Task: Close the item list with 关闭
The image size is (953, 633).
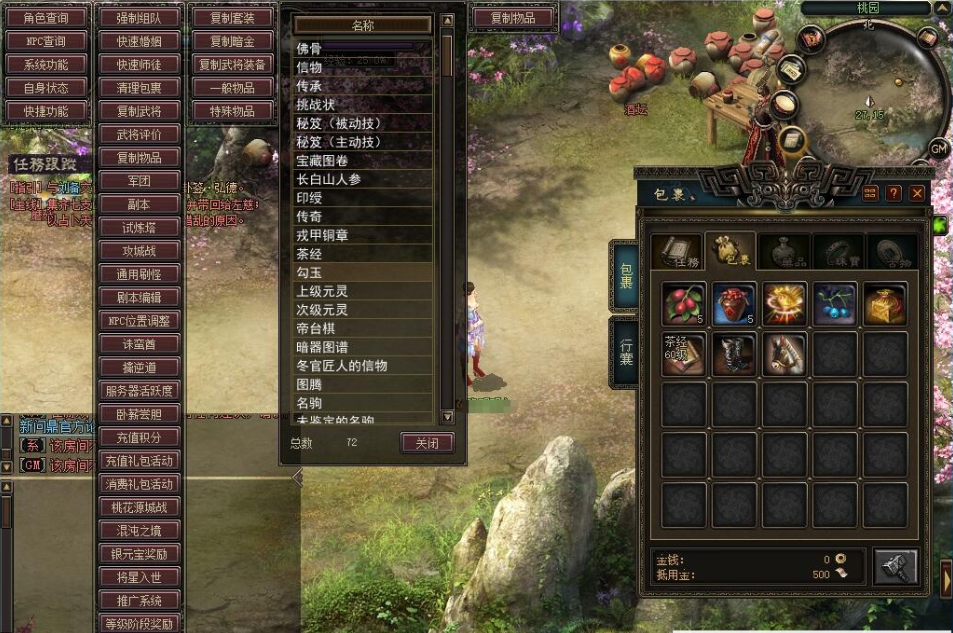Action: tap(427, 442)
